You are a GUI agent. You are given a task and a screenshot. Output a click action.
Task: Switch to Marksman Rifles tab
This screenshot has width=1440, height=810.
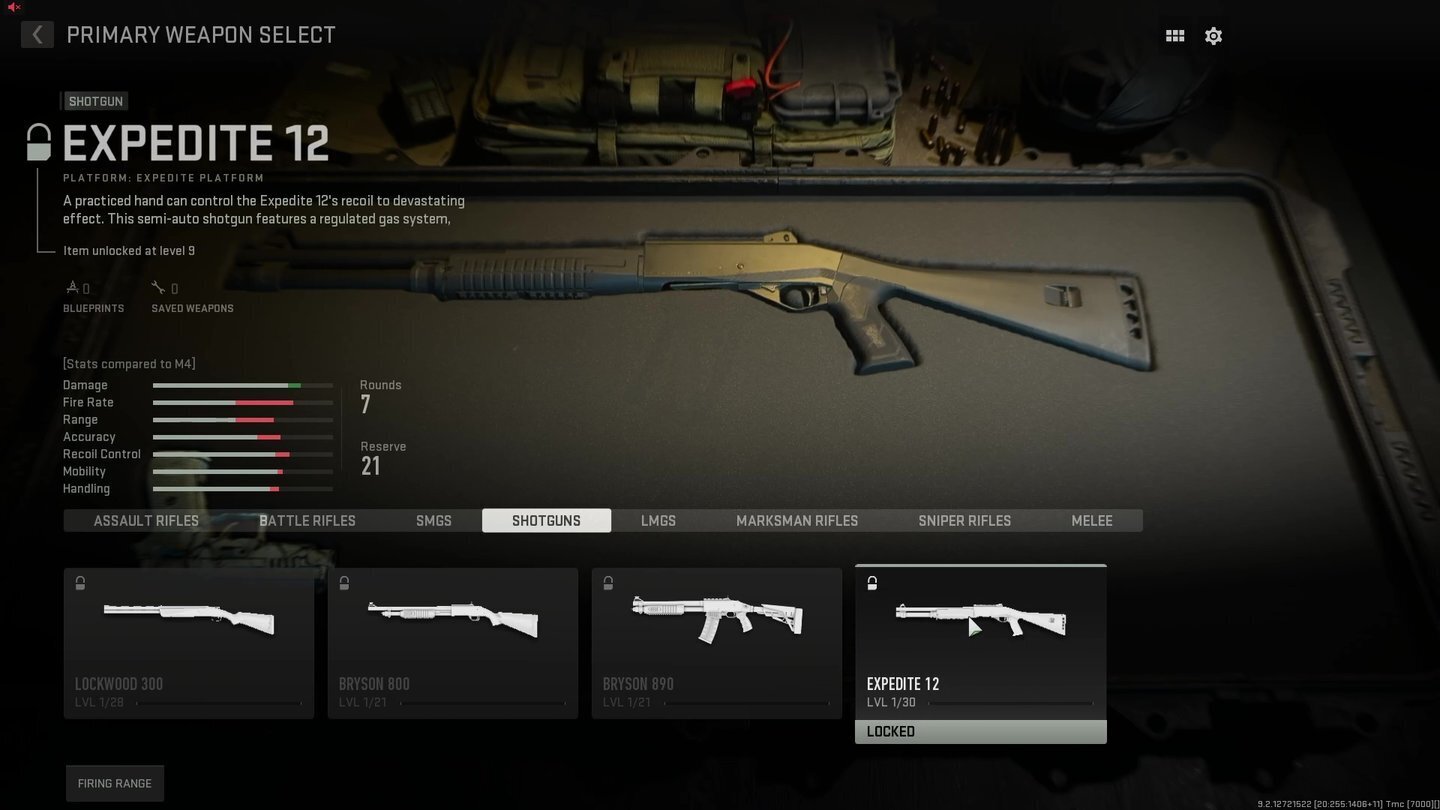(x=797, y=521)
